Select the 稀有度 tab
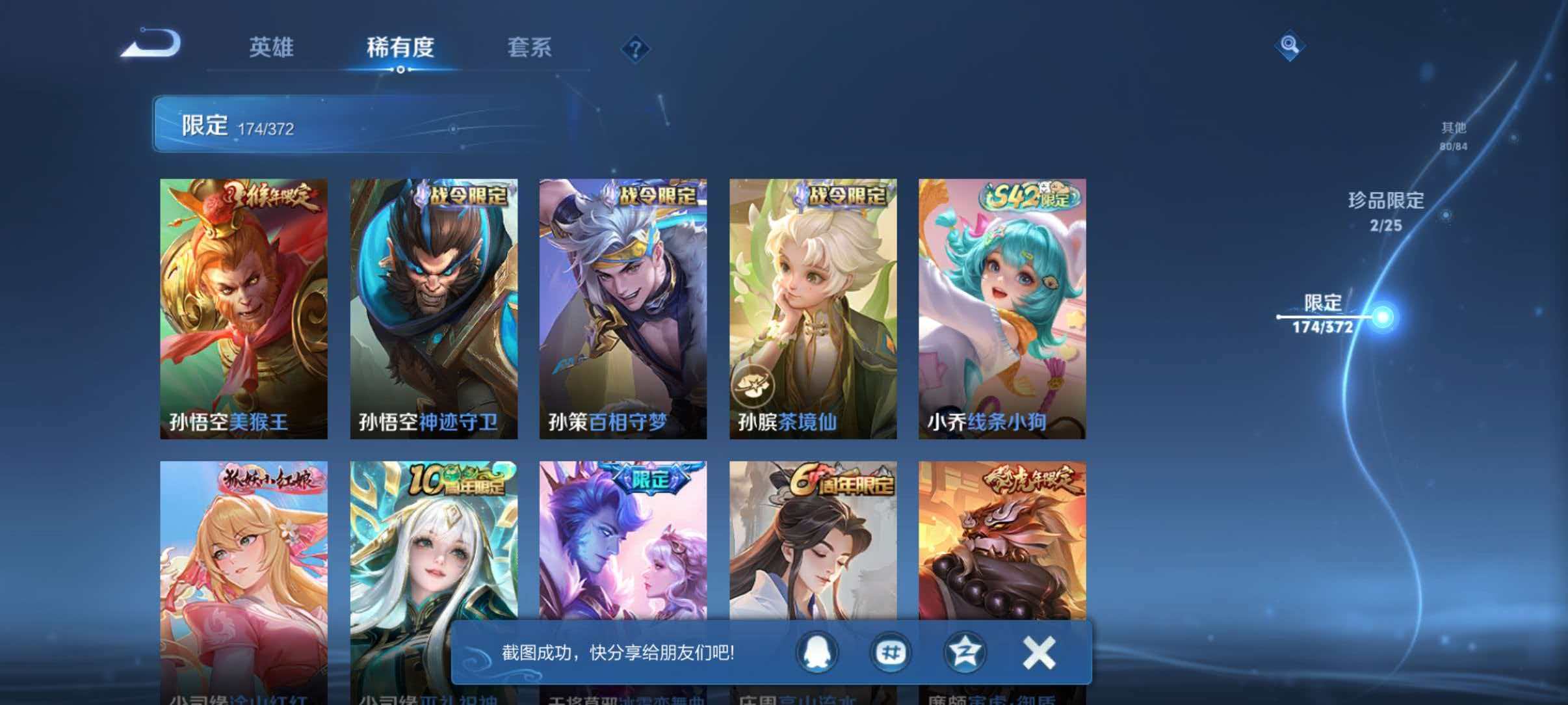 [401, 47]
